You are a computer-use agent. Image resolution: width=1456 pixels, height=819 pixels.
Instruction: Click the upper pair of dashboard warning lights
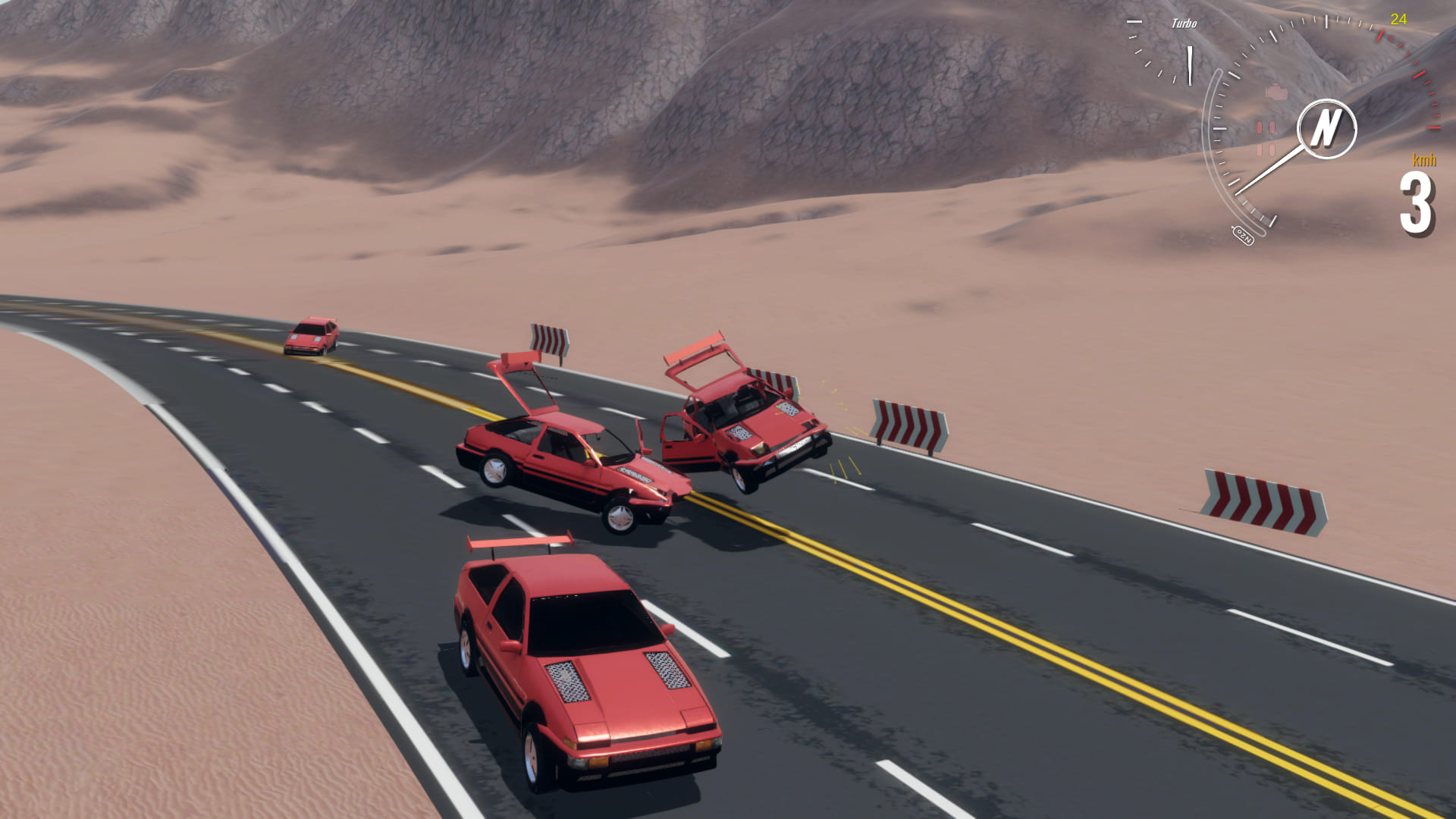tap(1266, 127)
